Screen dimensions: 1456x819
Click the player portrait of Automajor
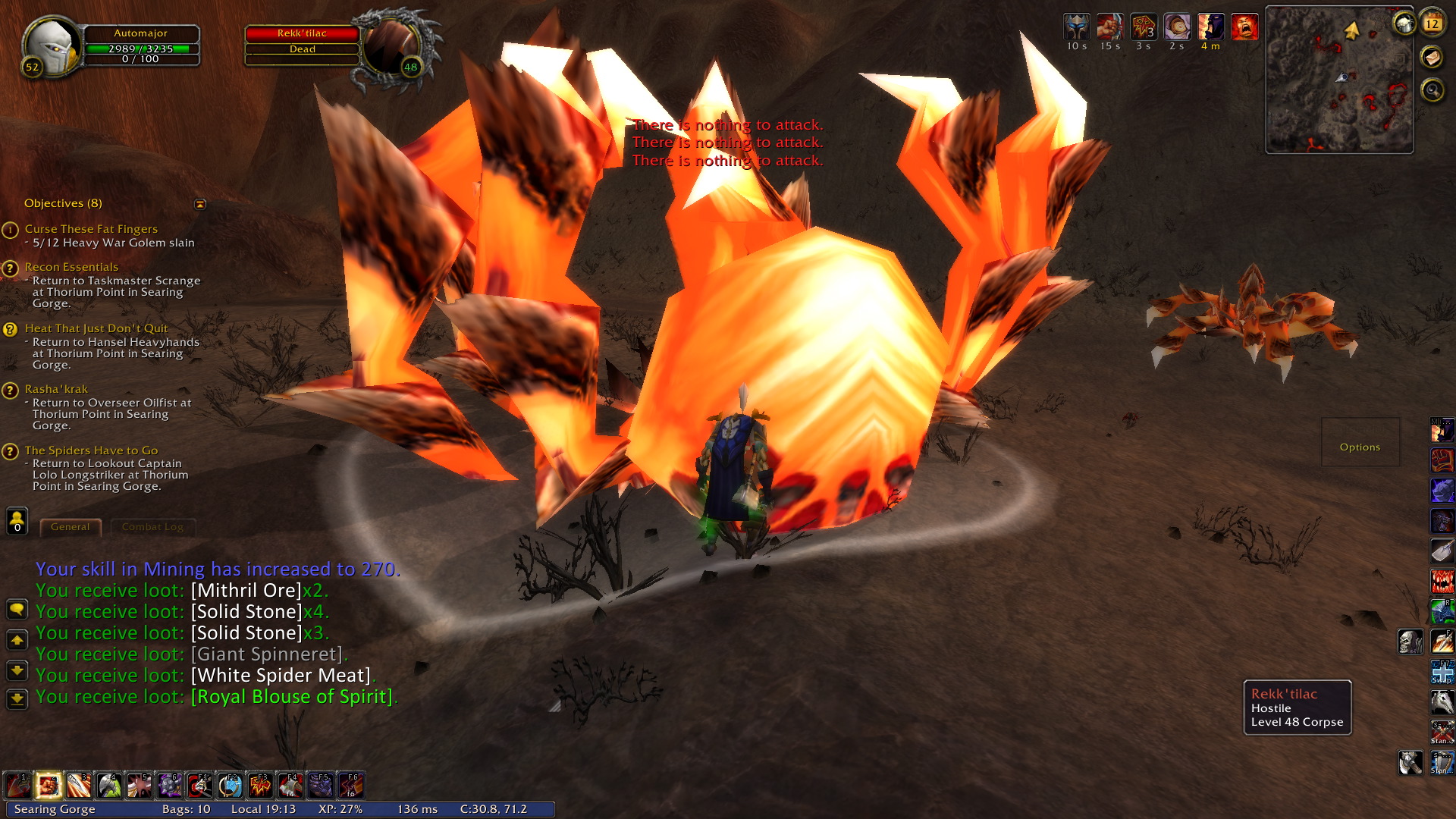pos(52,44)
